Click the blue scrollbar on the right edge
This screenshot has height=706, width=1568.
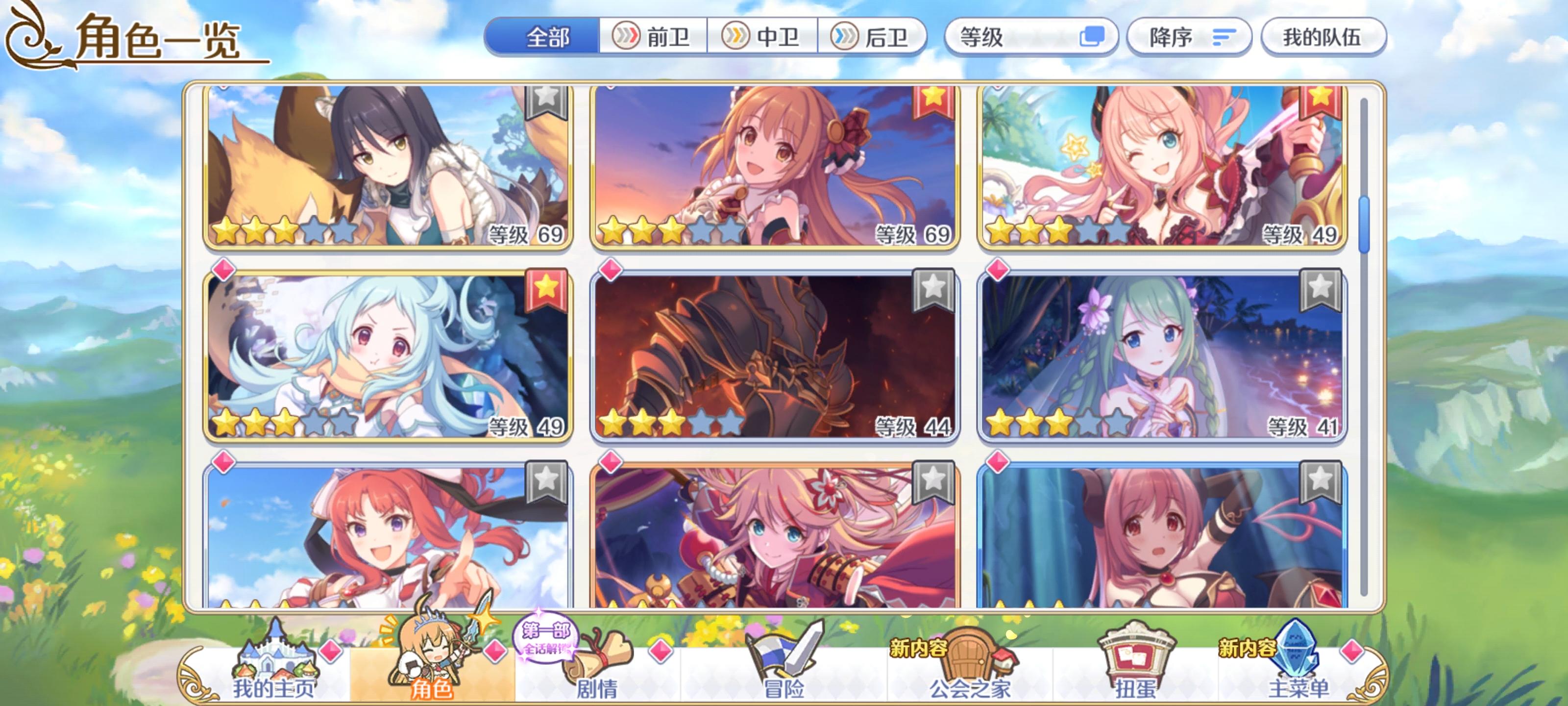click(1365, 183)
